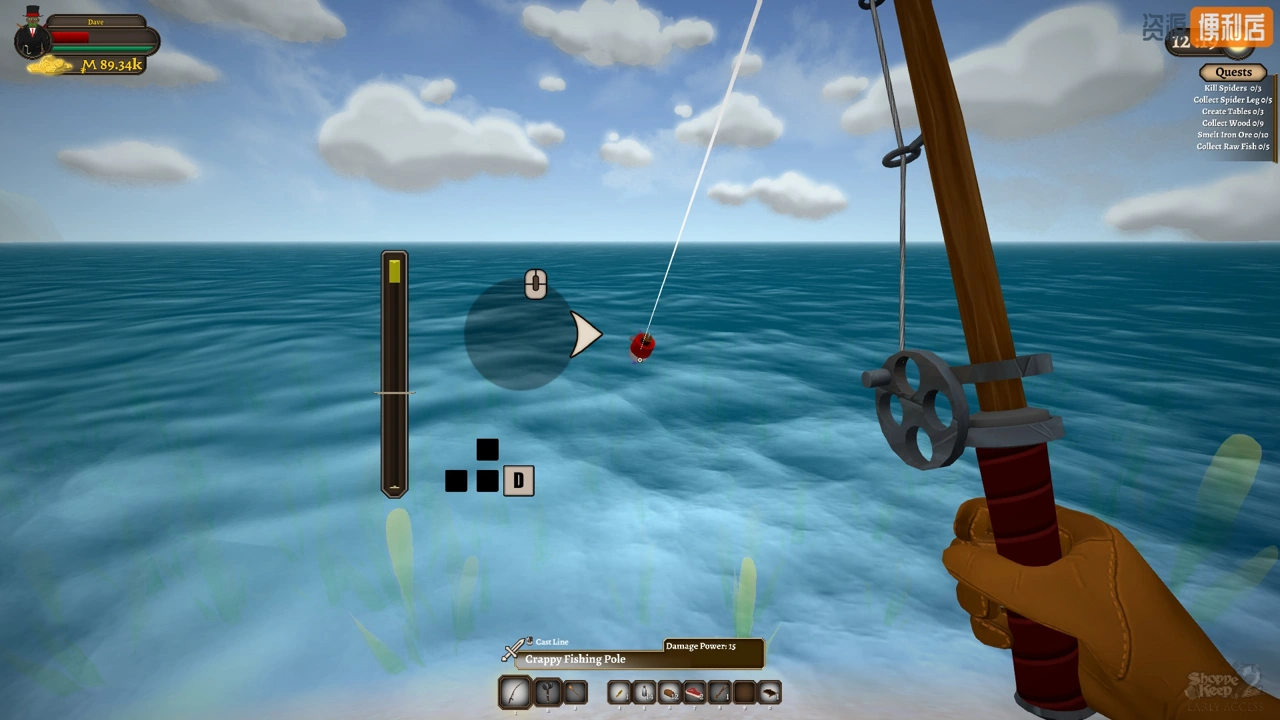The image size is (1280, 720).
Task: Open Dave's character portrait
Action: click(x=33, y=35)
